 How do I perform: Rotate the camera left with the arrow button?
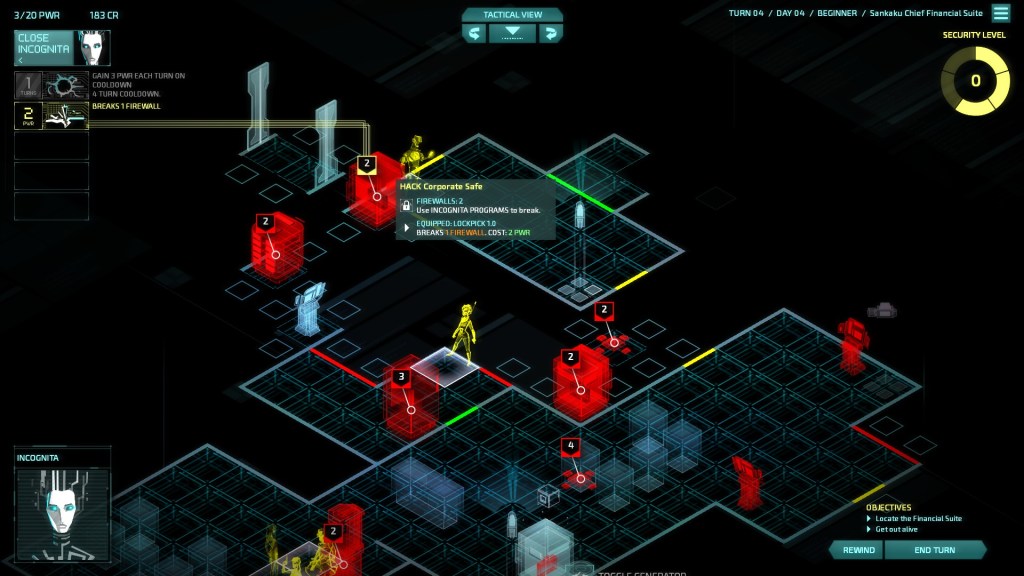tap(475, 34)
